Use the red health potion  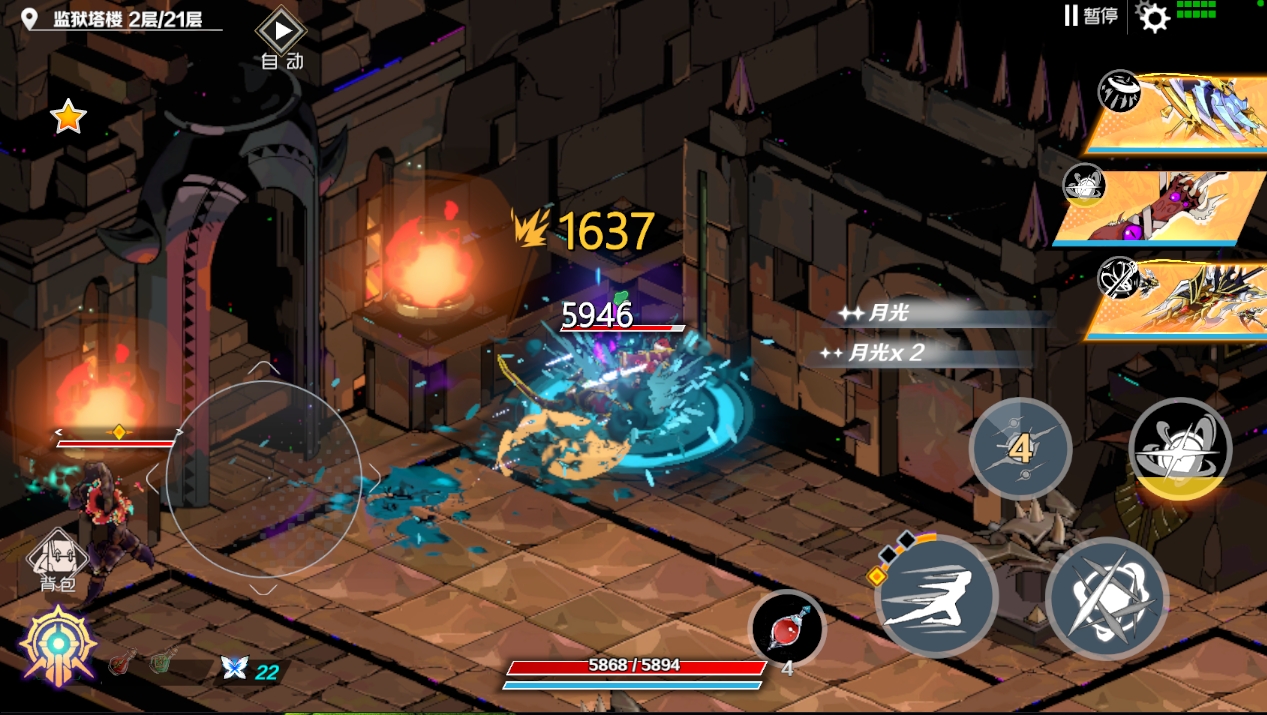787,630
